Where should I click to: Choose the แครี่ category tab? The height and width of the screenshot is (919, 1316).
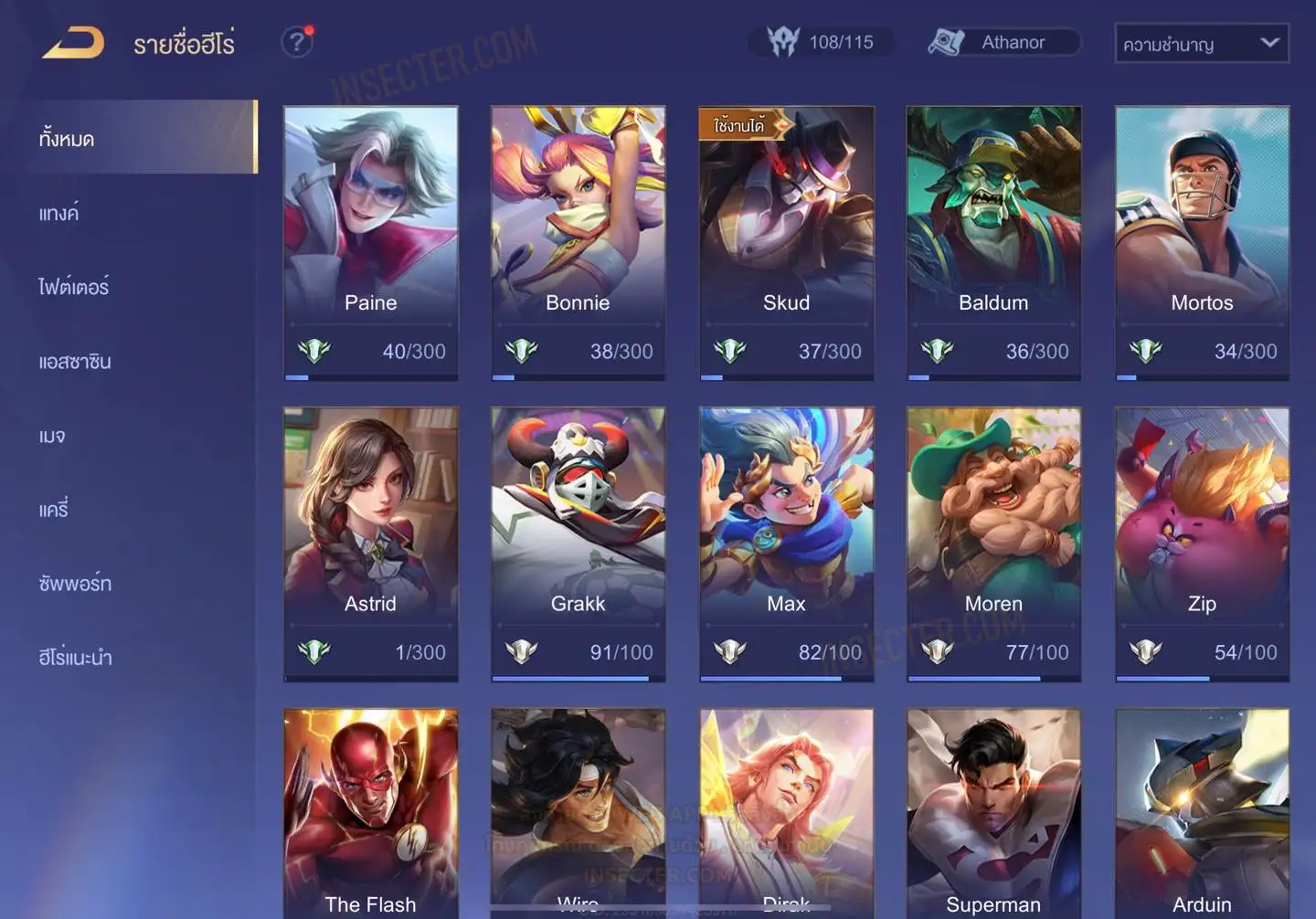click(54, 510)
